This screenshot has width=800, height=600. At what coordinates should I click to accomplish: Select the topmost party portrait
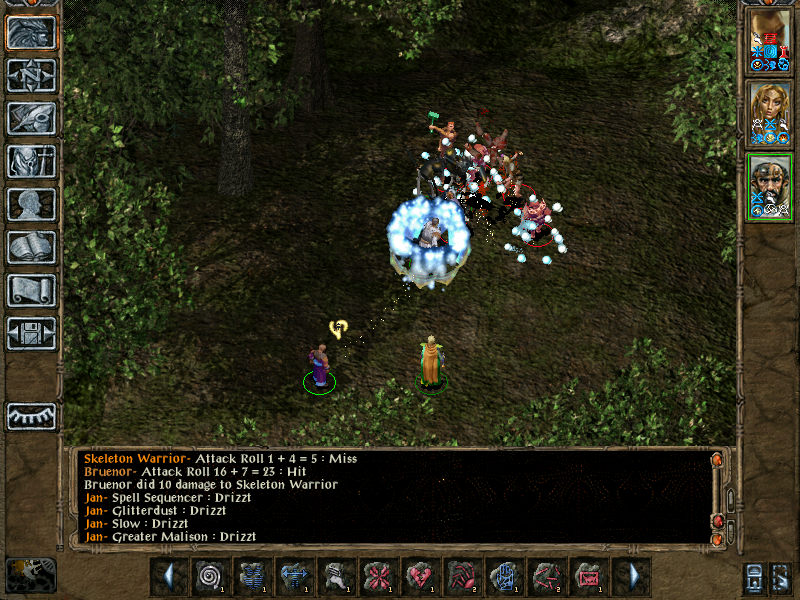tap(769, 40)
